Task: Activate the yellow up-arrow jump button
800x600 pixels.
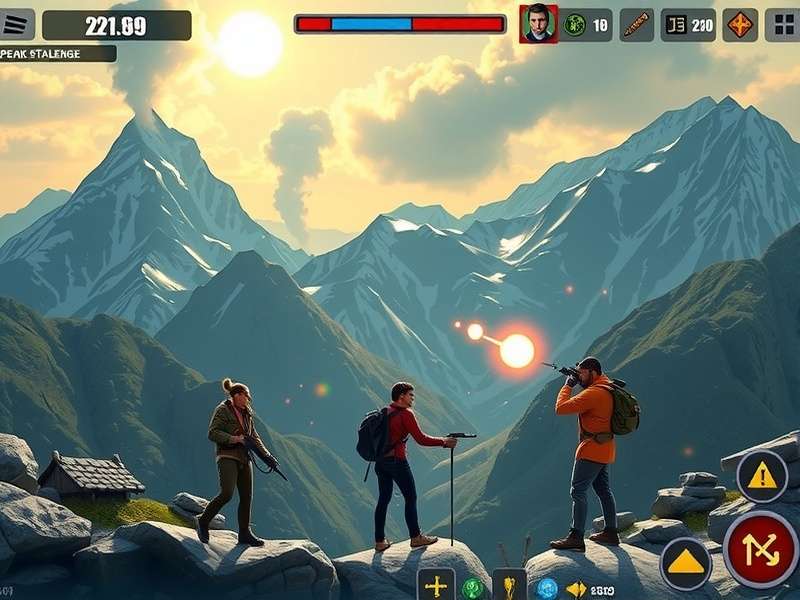Action: click(686, 563)
